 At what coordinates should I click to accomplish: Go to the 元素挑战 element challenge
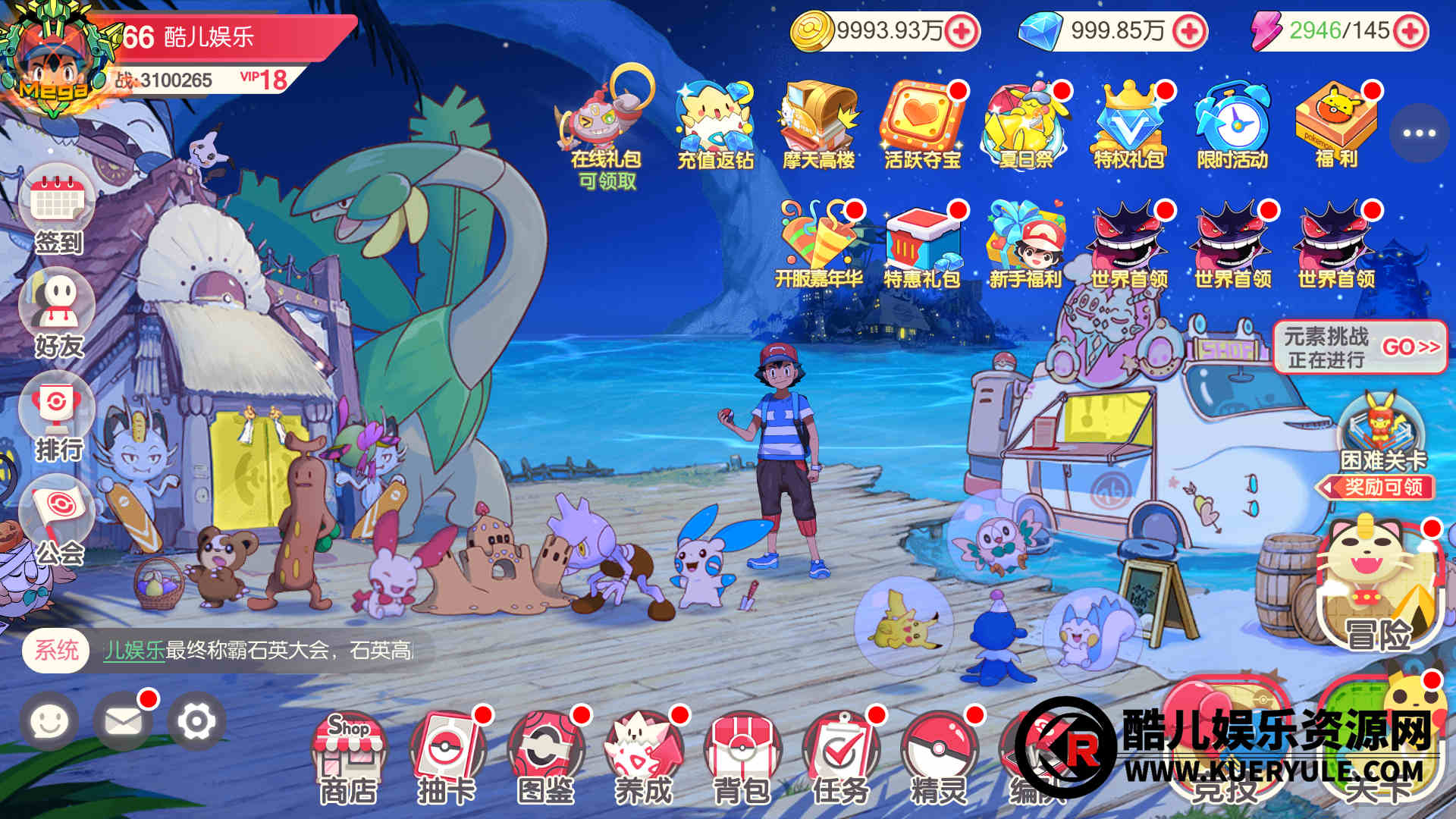[1360, 347]
